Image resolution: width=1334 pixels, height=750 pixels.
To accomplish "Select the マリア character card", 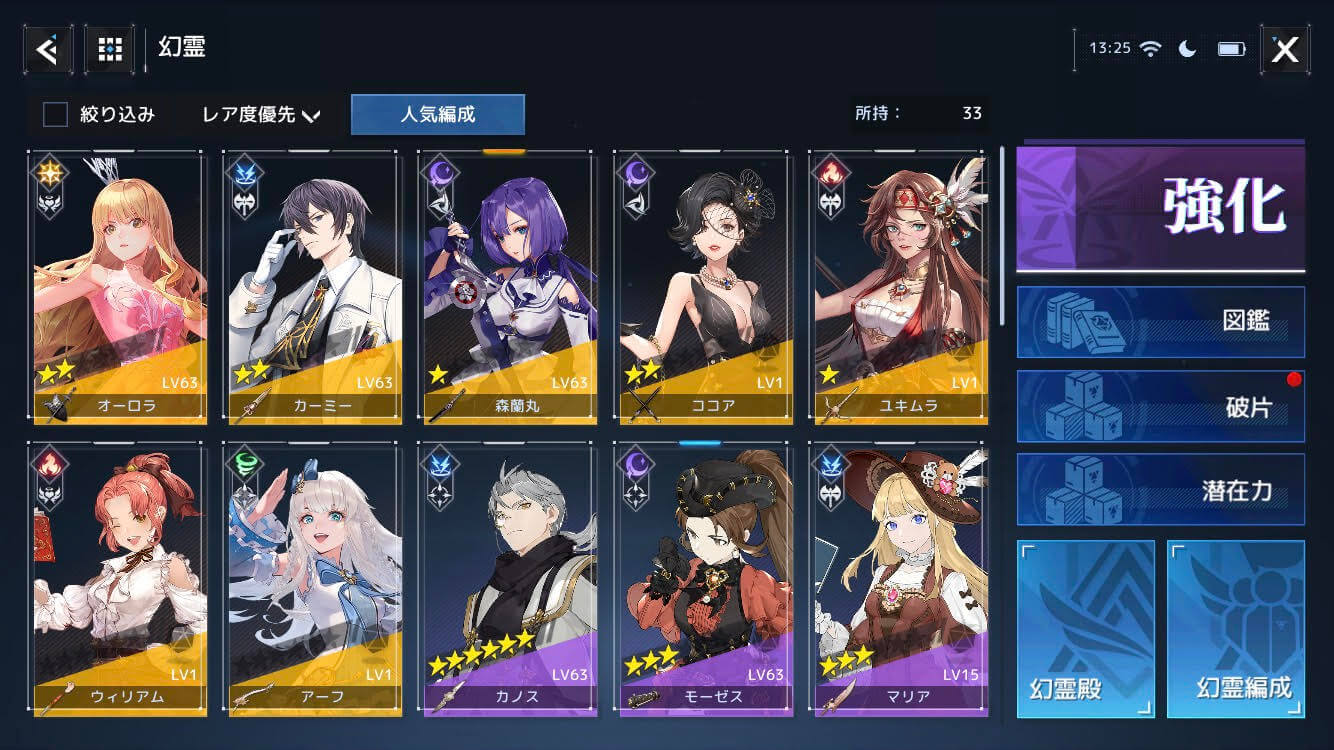I will pyautogui.click(x=899, y=580).
